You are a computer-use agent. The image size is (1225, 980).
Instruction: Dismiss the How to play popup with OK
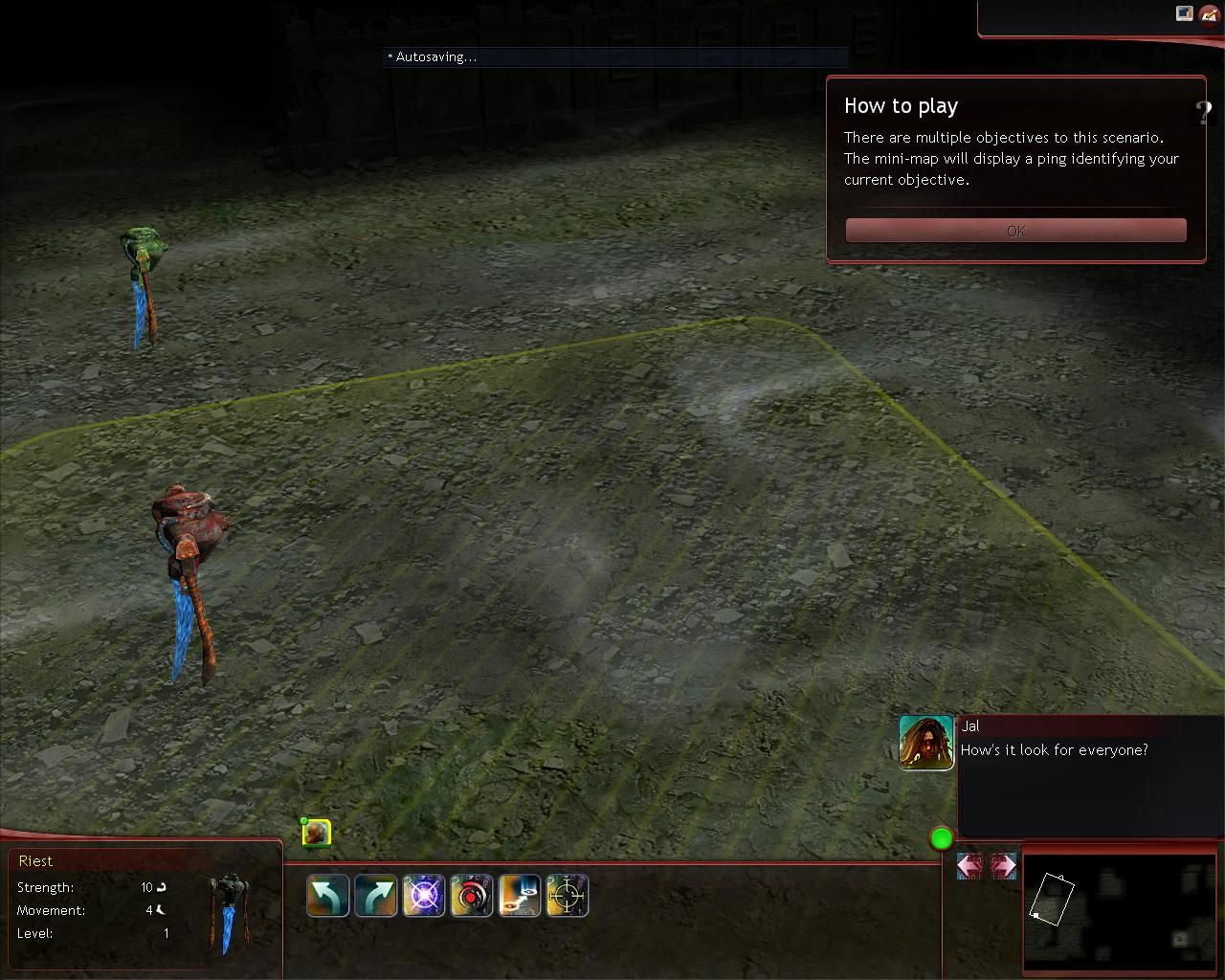pos(1015,231)
